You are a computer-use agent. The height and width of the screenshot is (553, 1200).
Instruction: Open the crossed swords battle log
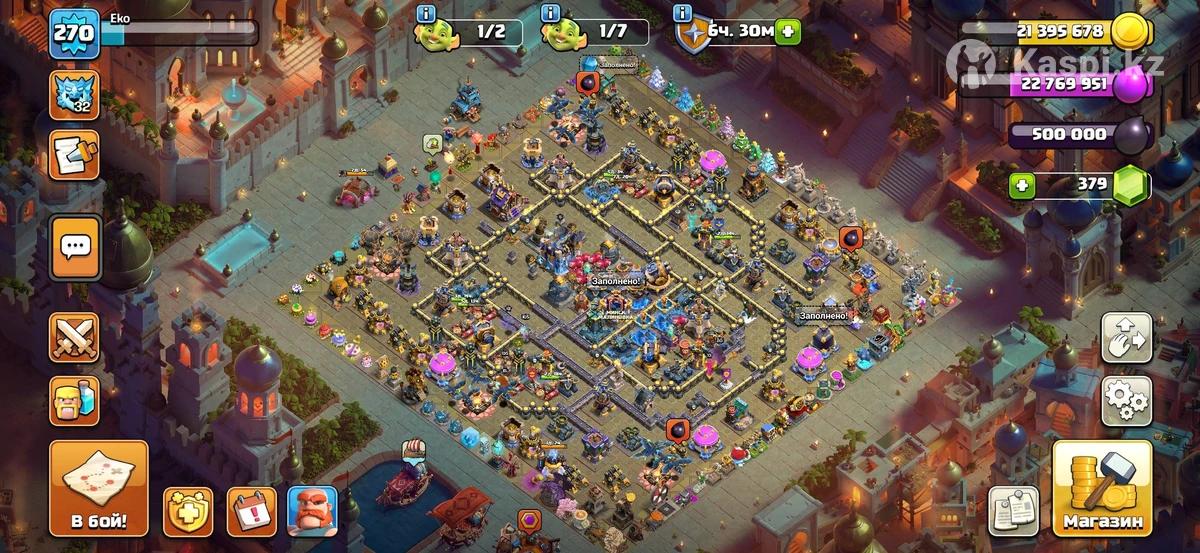pyautogui.click(x=75, y=337)
